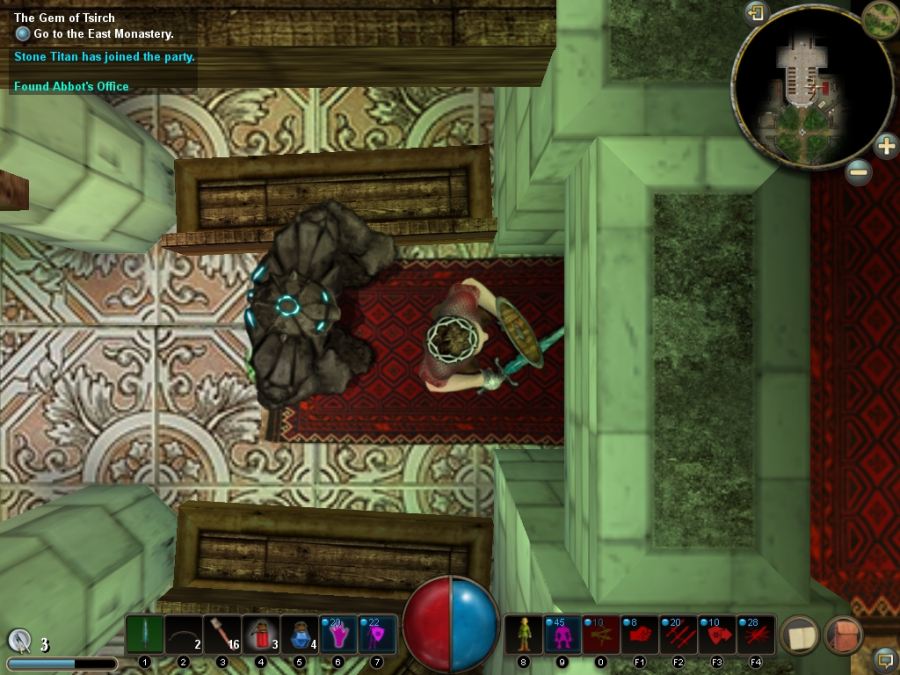The image size is (900, 675).
Task: Select the green character figure in slot 8
Action: tap(523, 634)
